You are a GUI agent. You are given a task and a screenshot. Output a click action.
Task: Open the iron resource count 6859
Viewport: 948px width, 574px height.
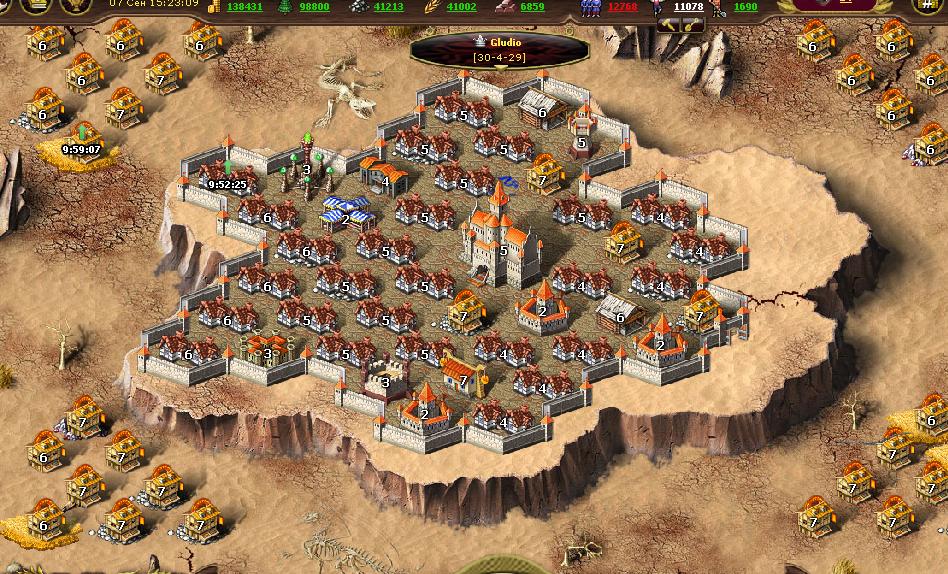[x=532, y=7]
